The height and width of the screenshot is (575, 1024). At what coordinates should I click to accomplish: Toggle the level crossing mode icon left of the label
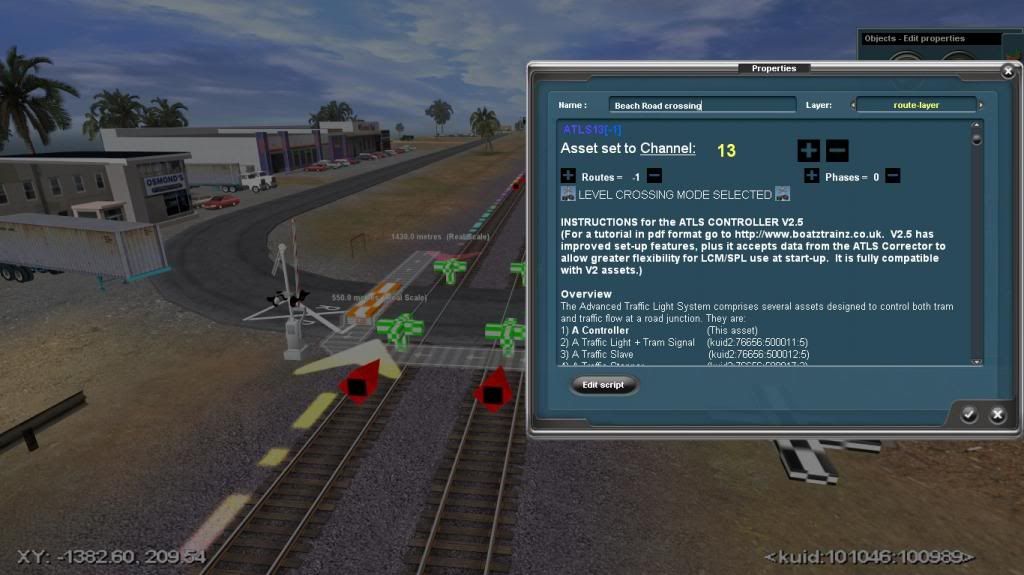coord(568,194)
